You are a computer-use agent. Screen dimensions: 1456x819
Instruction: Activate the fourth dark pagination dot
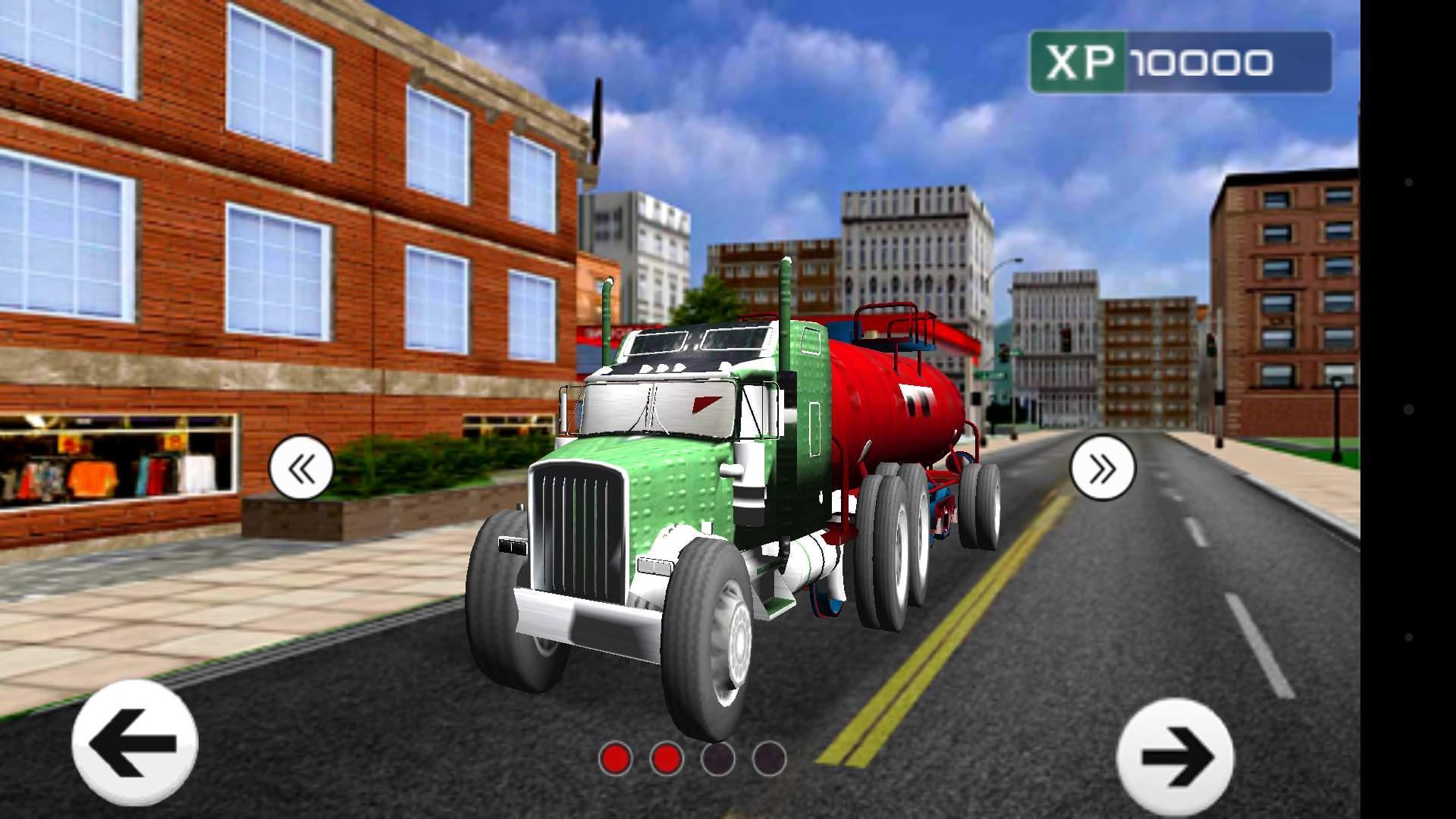point(771,758)
